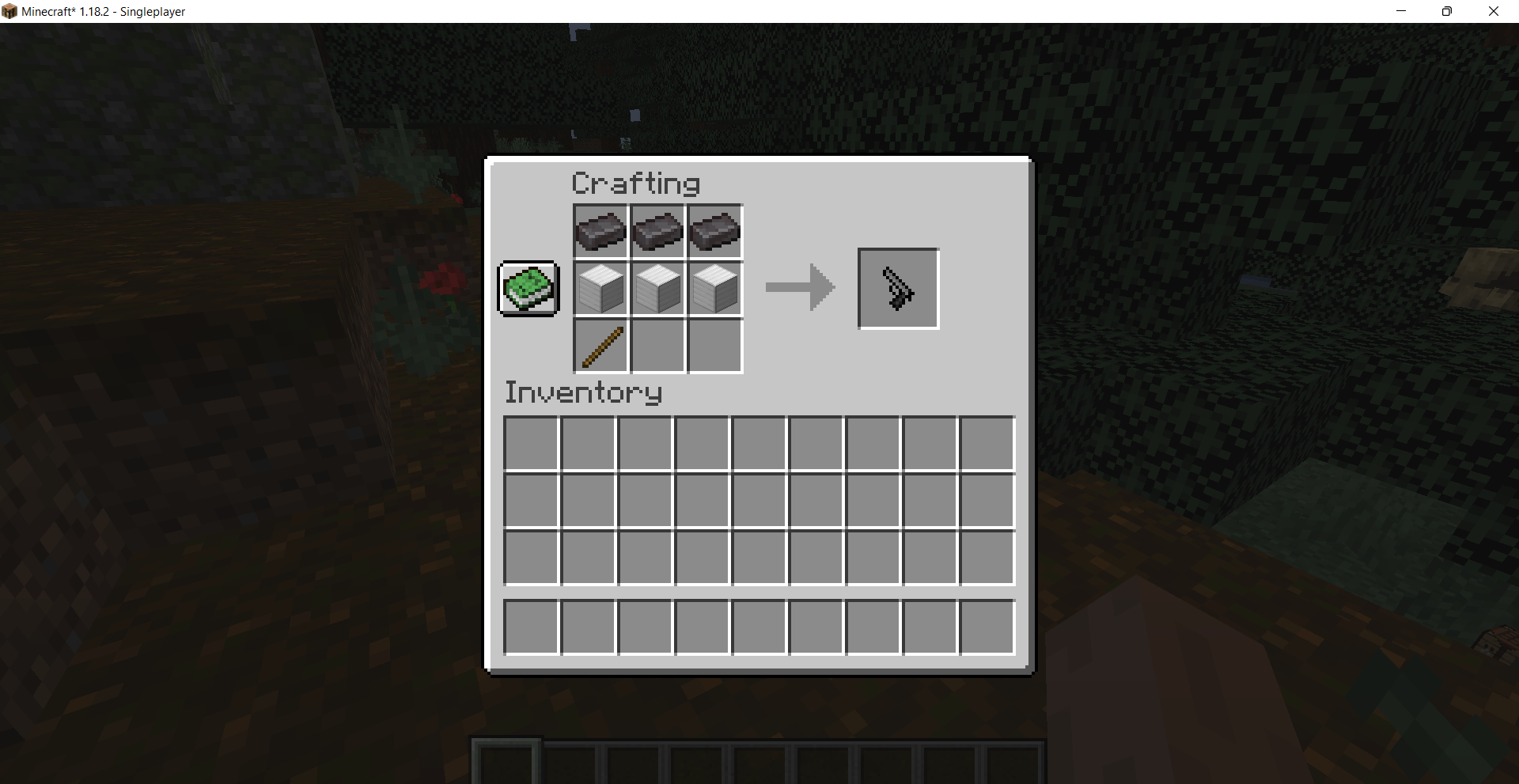Pick up the stick from the crafting grid

(x=600, y=346)
